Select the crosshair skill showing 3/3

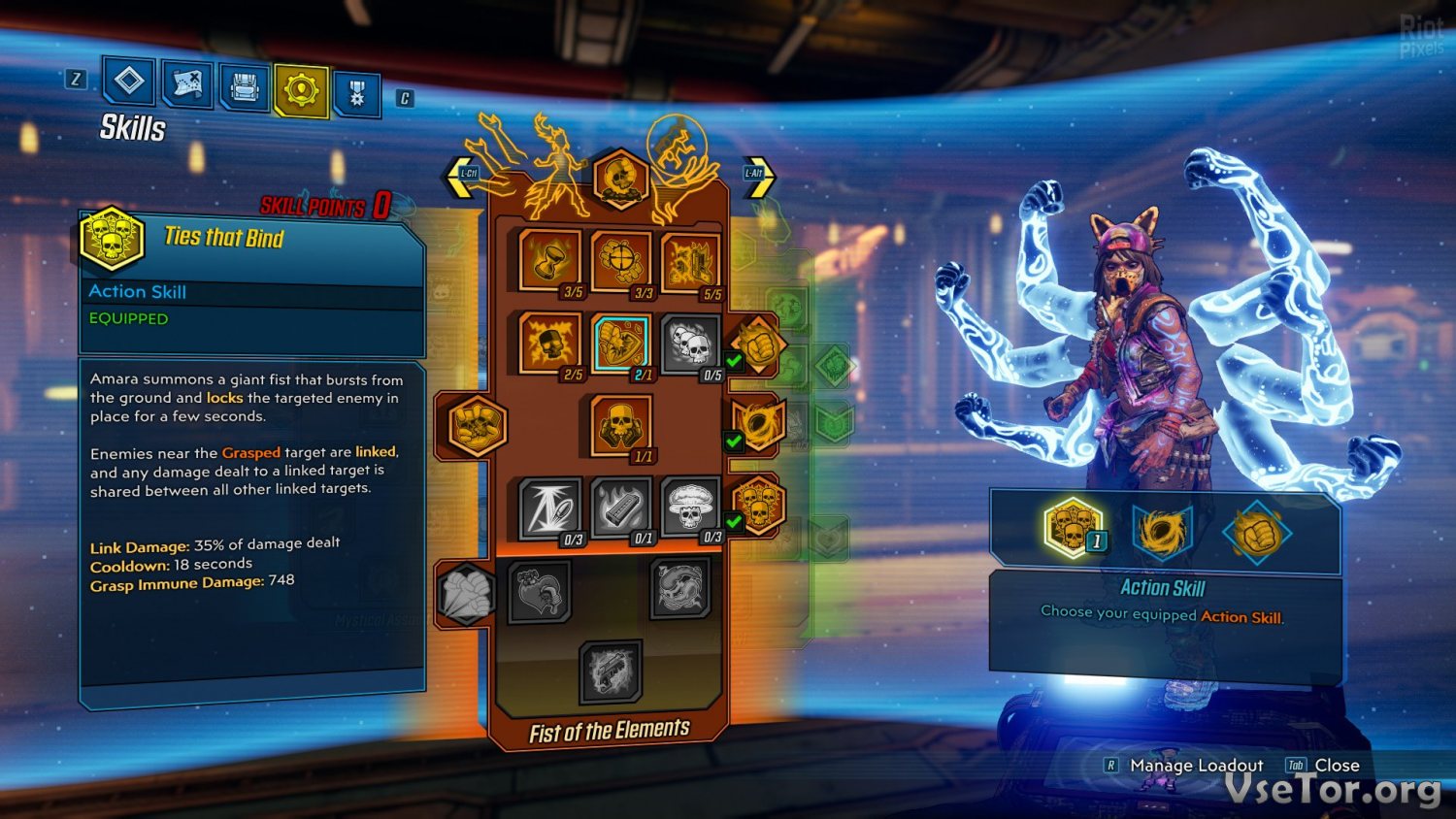pyautogui.click(x=620, y=260)
